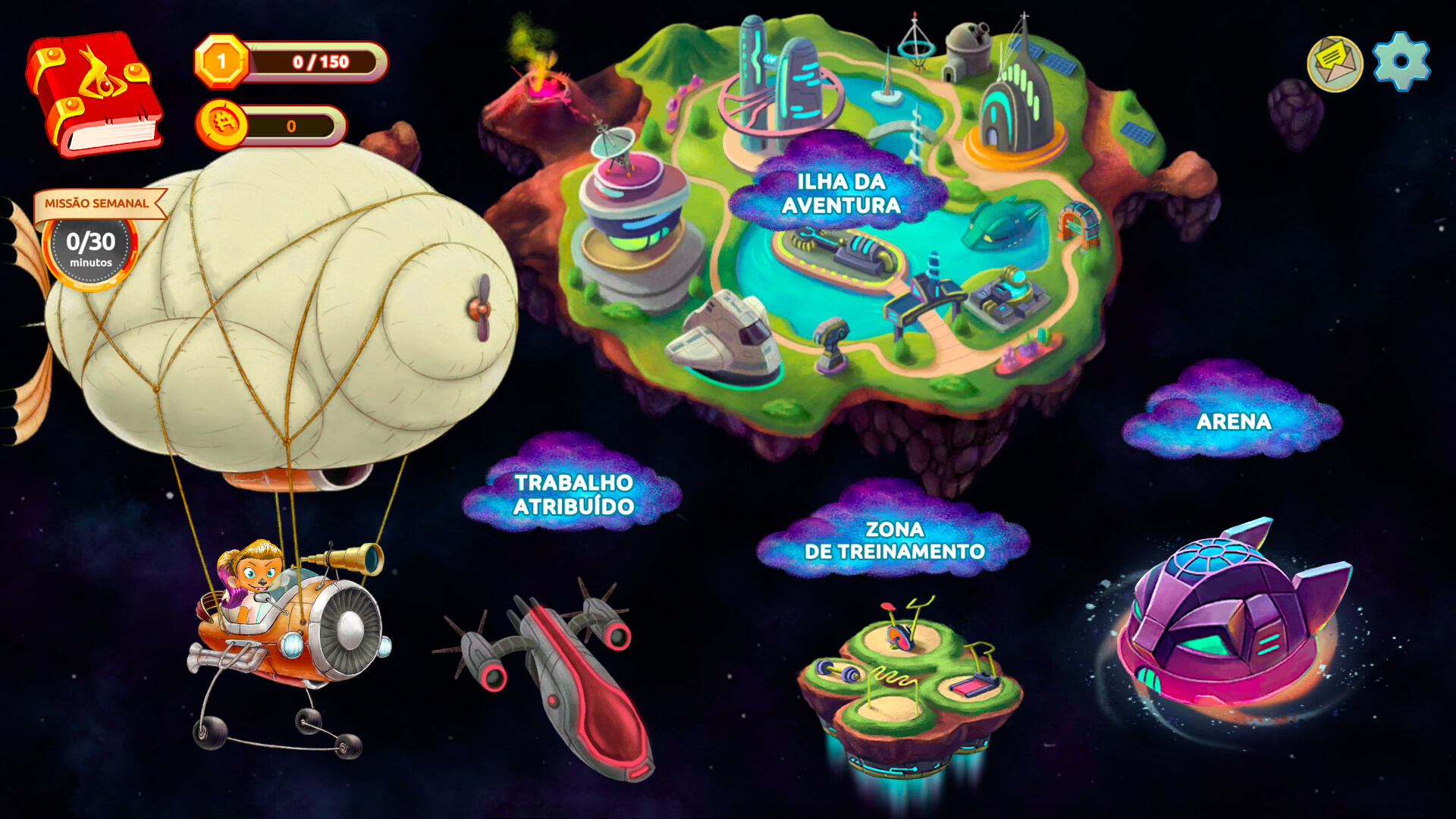The image size is (1456, 819).
Task: Open the red spellbook
Action: [94, 93]
